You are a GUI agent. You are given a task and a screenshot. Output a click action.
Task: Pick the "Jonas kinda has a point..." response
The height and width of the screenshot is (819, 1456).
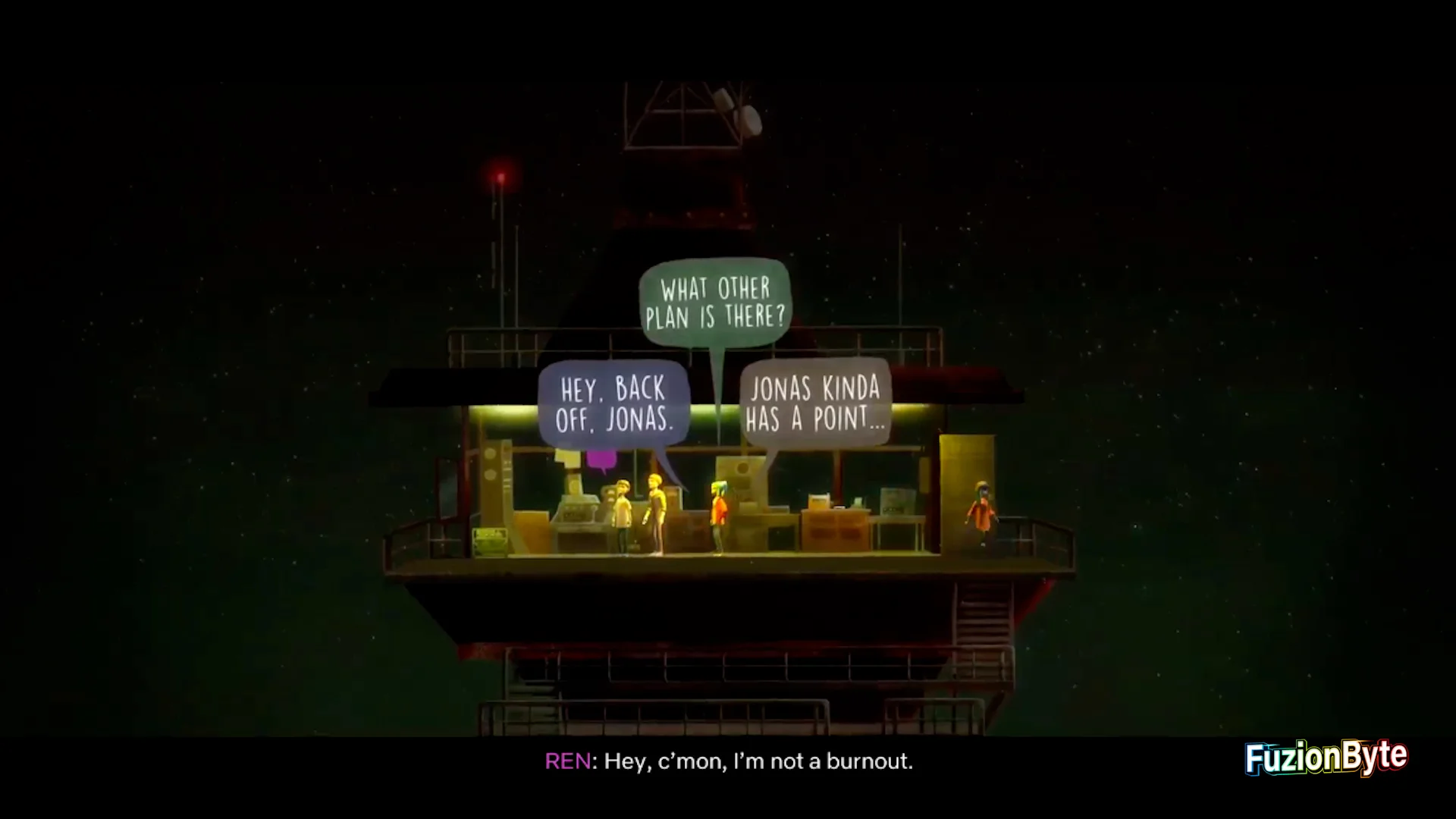tap(815, 404)
